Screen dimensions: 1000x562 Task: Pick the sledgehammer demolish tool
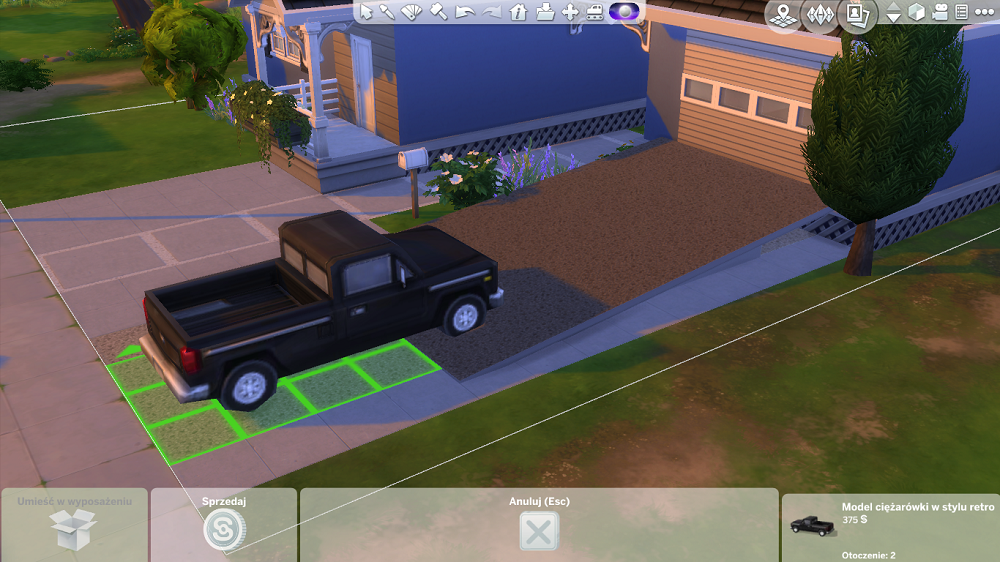tap(438, 12)
